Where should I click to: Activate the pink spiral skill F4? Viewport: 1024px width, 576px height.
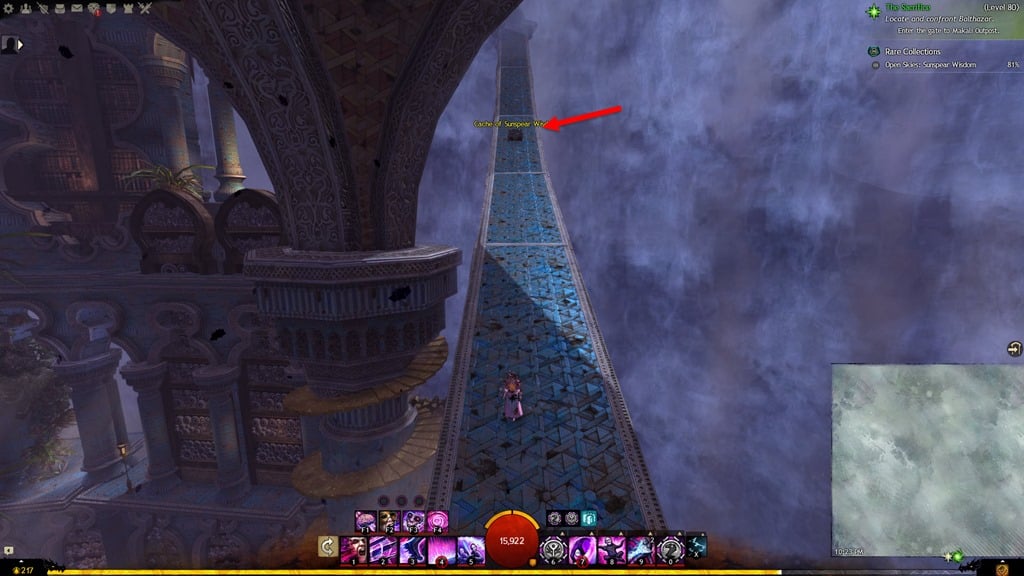[x=437, y=521]
